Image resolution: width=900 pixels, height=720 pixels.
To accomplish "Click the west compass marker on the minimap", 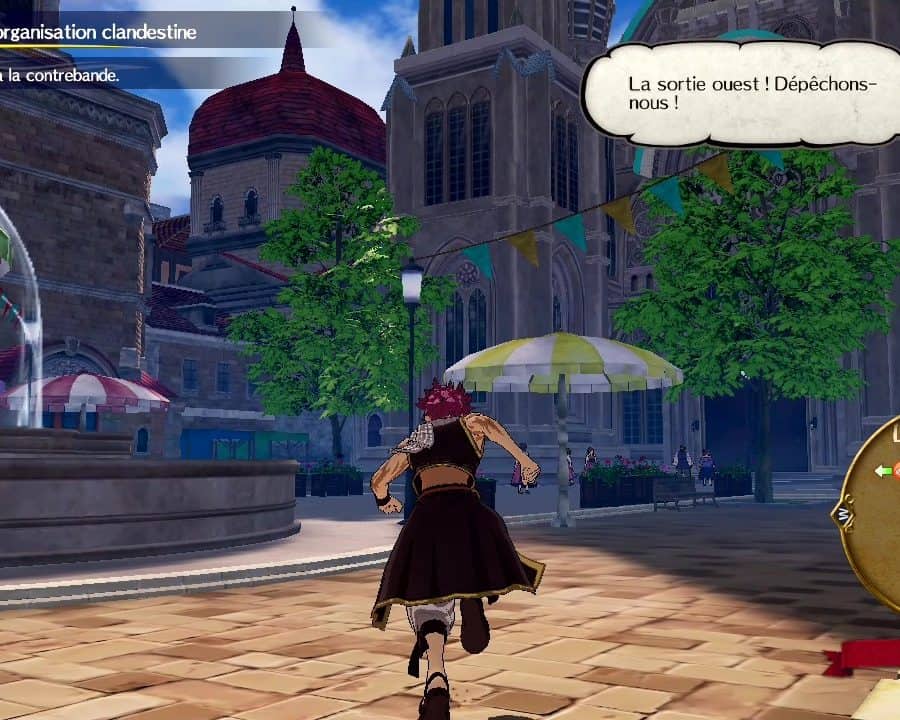I will point(842,516).
